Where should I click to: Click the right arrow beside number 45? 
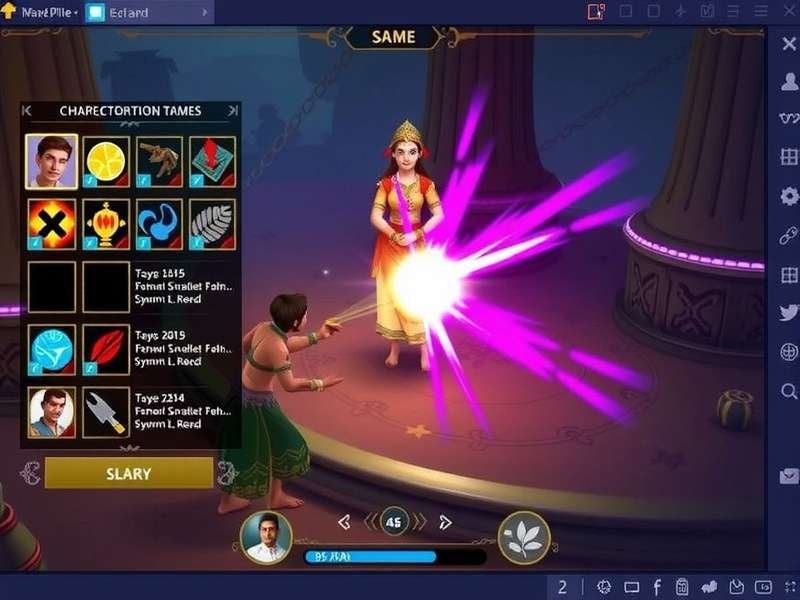[446, 522]
